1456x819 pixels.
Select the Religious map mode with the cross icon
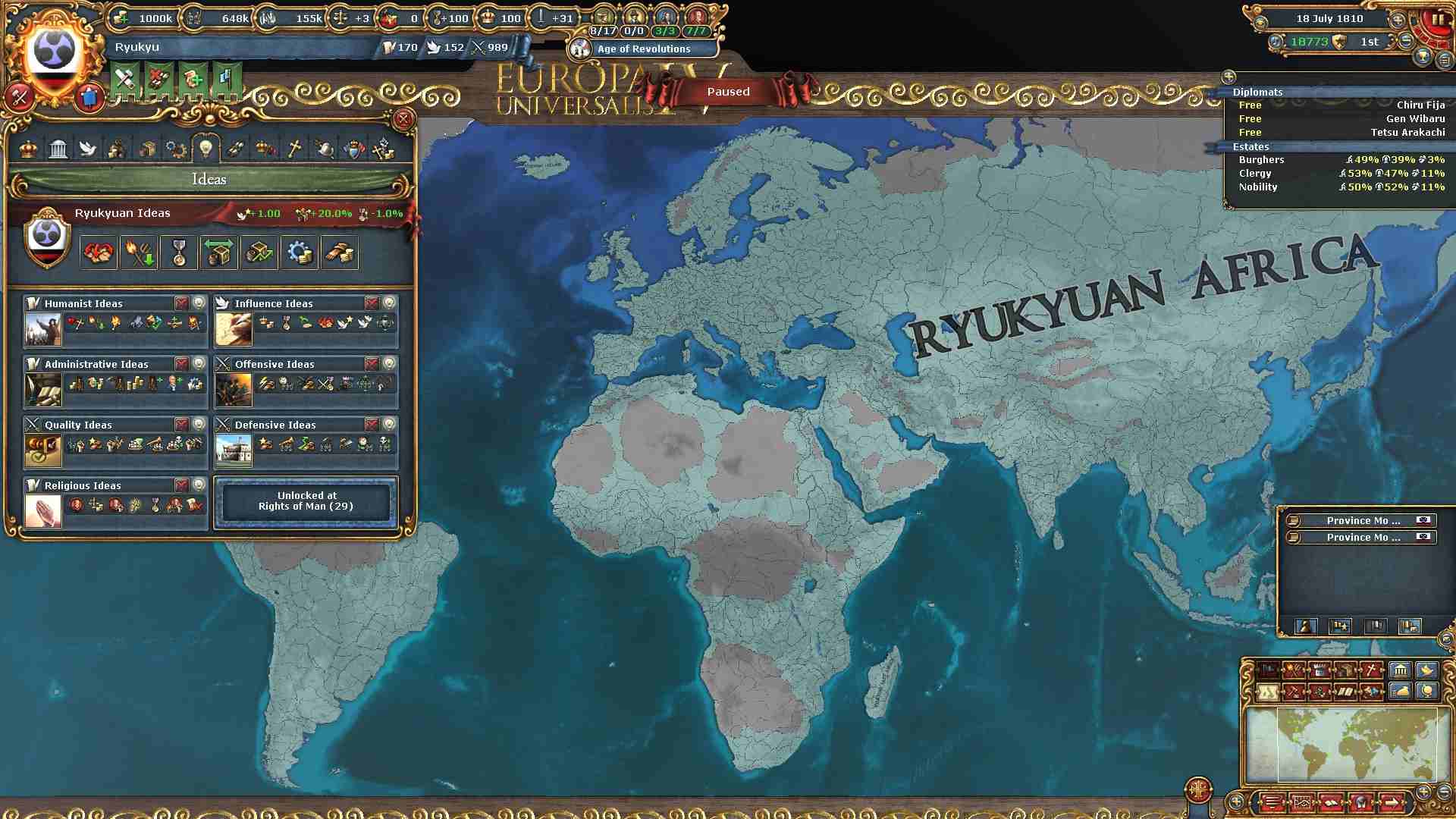1372,670
